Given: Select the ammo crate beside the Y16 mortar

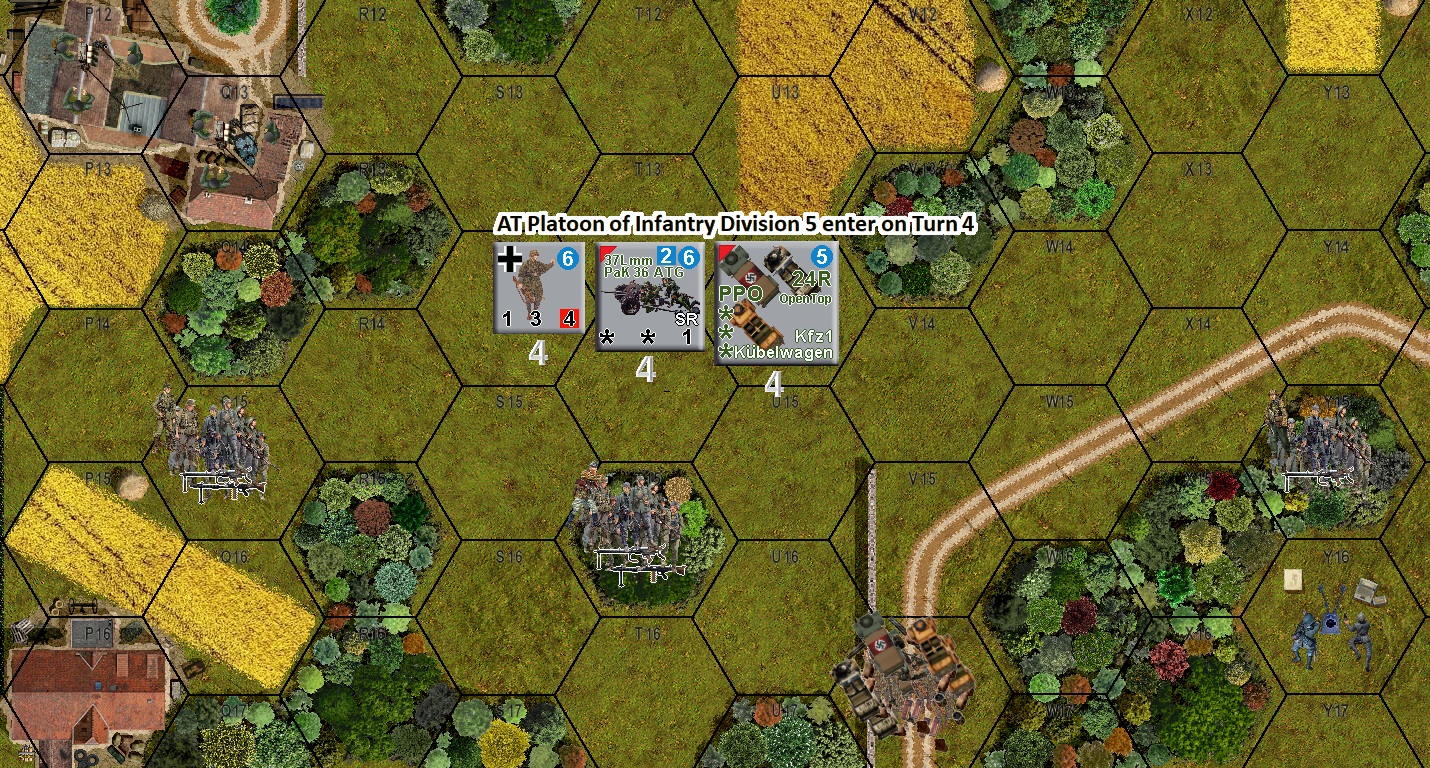Looking at the screenshot, I should tap(1364, 591).
